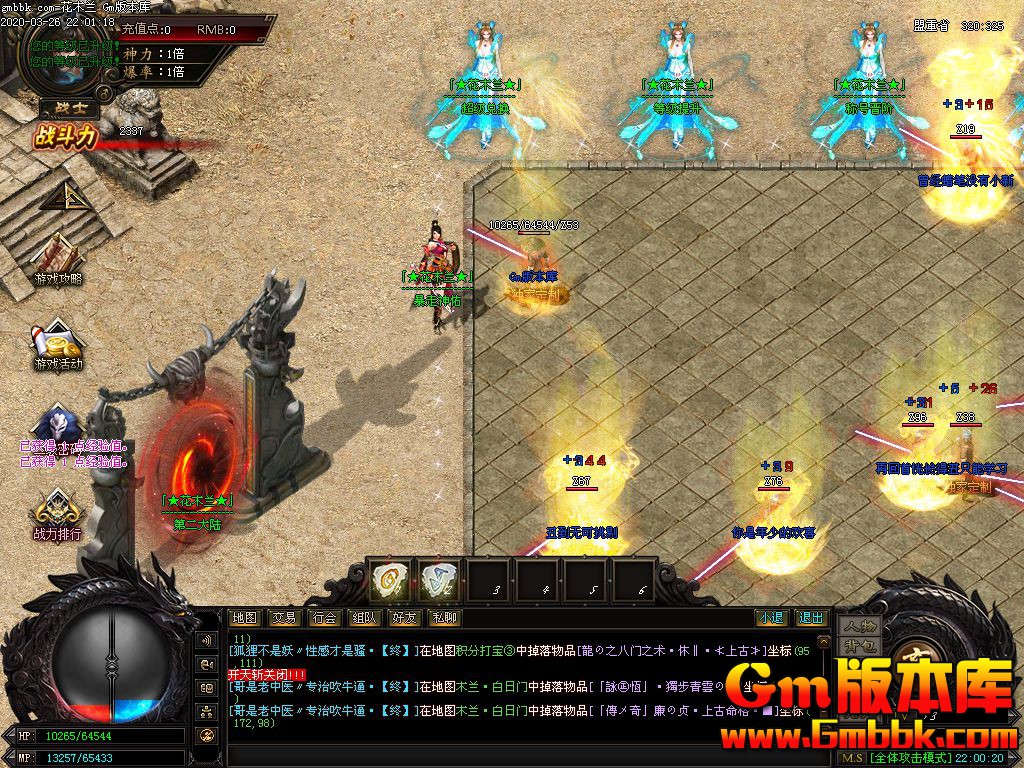Click the 小退 logout button
The width and height of the screenshot is (1024, 768).
pos(771,618)
